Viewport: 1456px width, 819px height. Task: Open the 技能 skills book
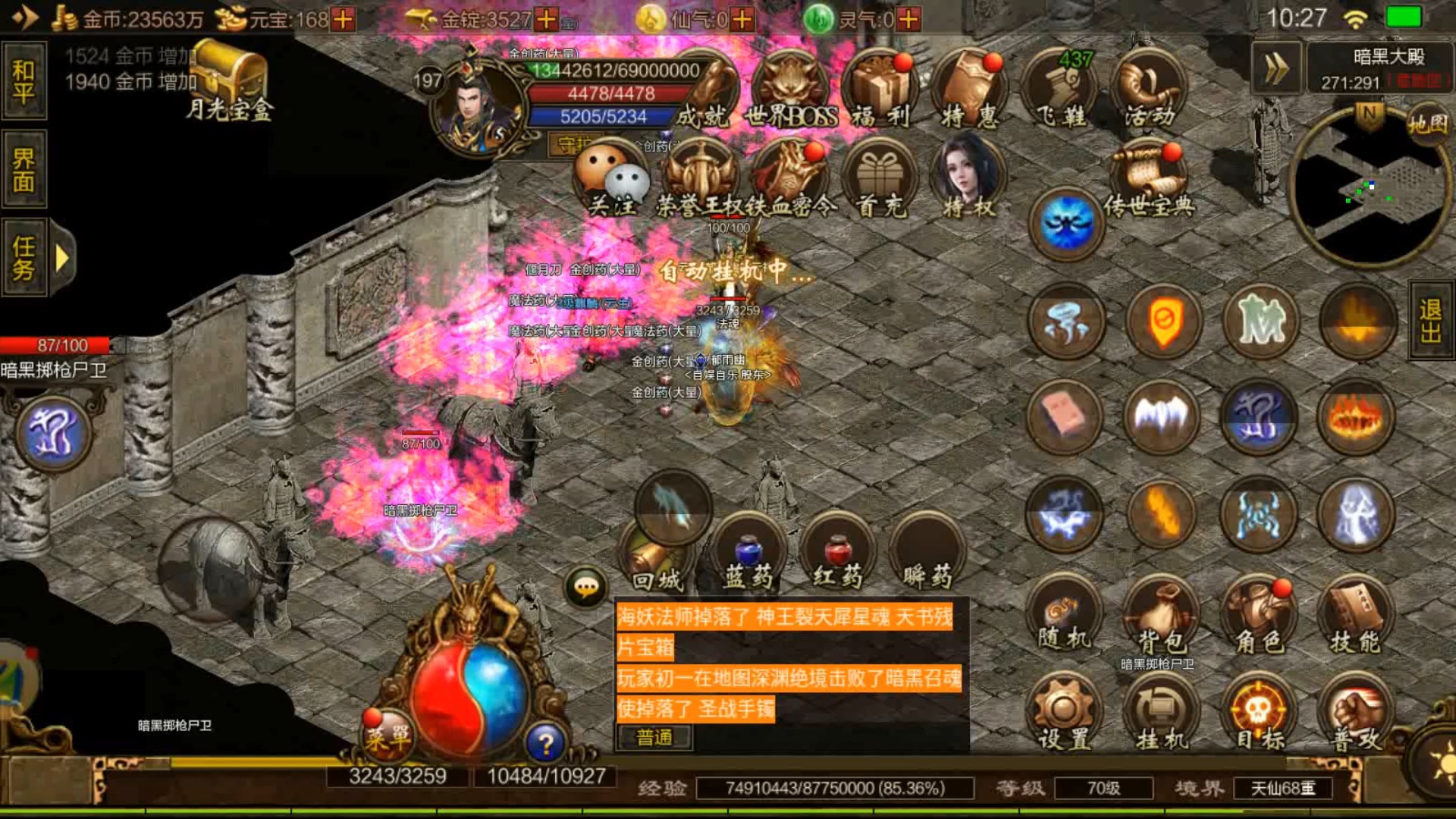[x=1357, y=618]
